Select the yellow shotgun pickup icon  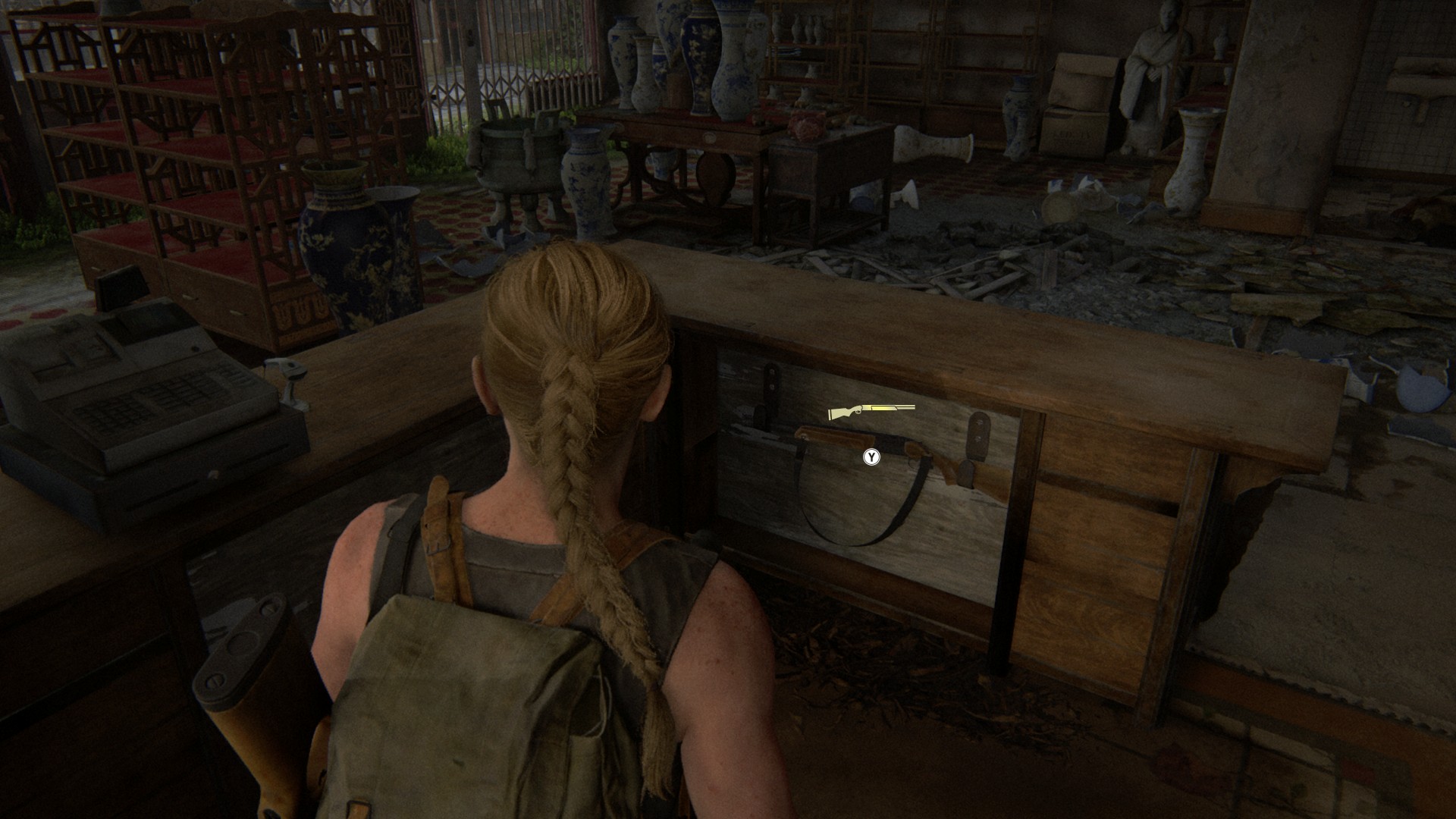(x=871, y=412)
